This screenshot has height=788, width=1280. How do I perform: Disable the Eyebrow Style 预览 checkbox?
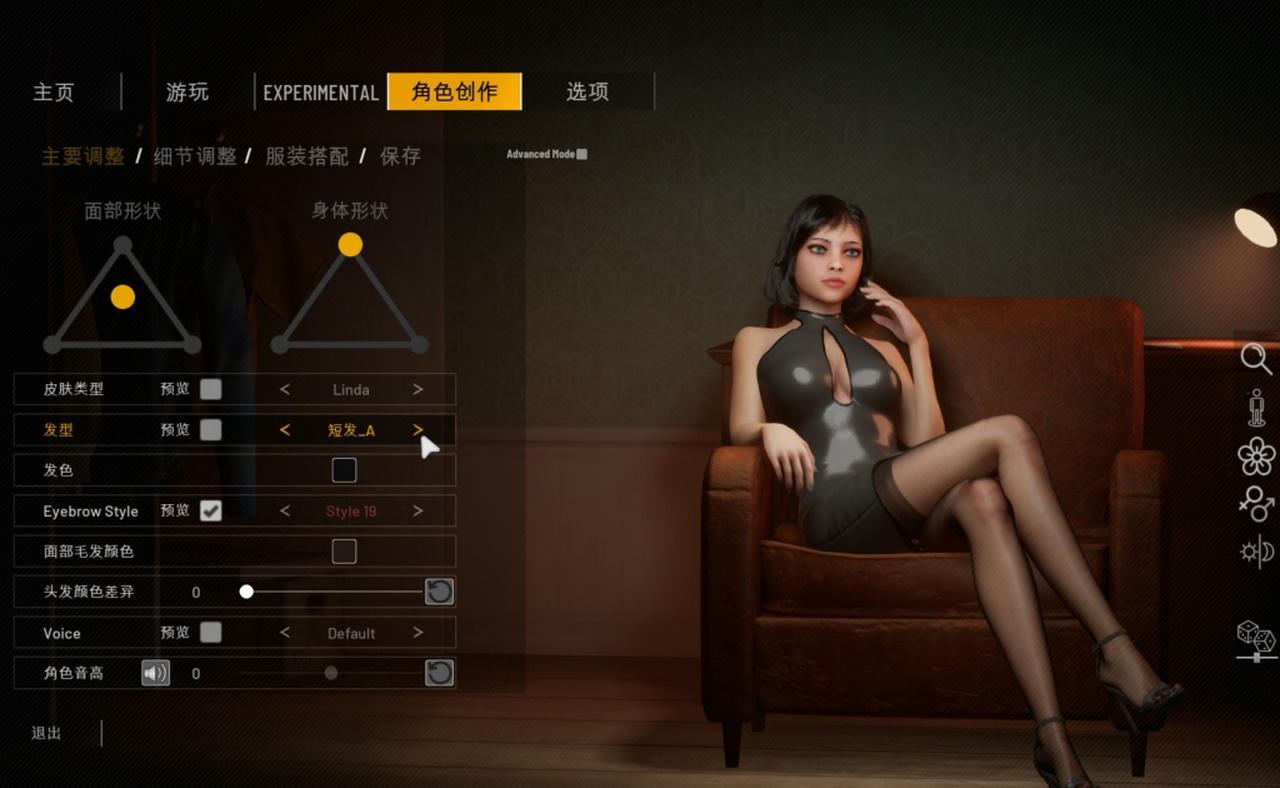tap(211, 511)
